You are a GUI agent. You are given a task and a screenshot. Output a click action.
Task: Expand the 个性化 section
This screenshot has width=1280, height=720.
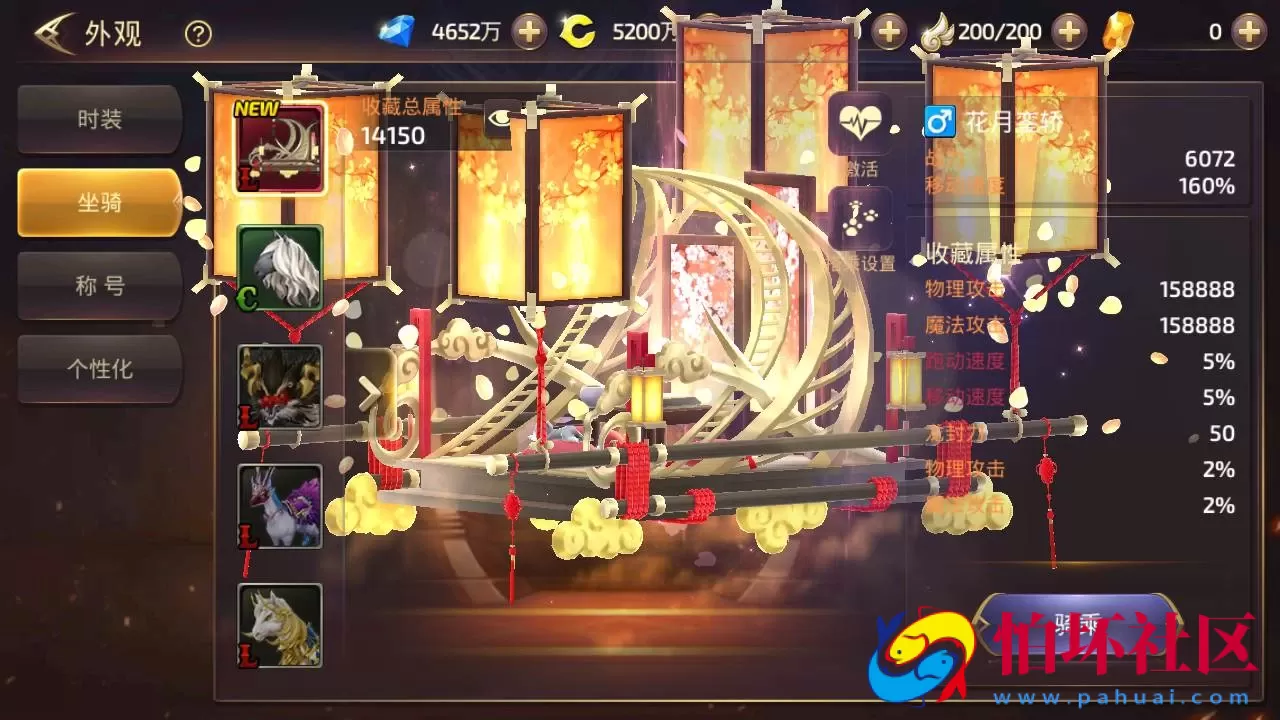click(x=98, y=369)
